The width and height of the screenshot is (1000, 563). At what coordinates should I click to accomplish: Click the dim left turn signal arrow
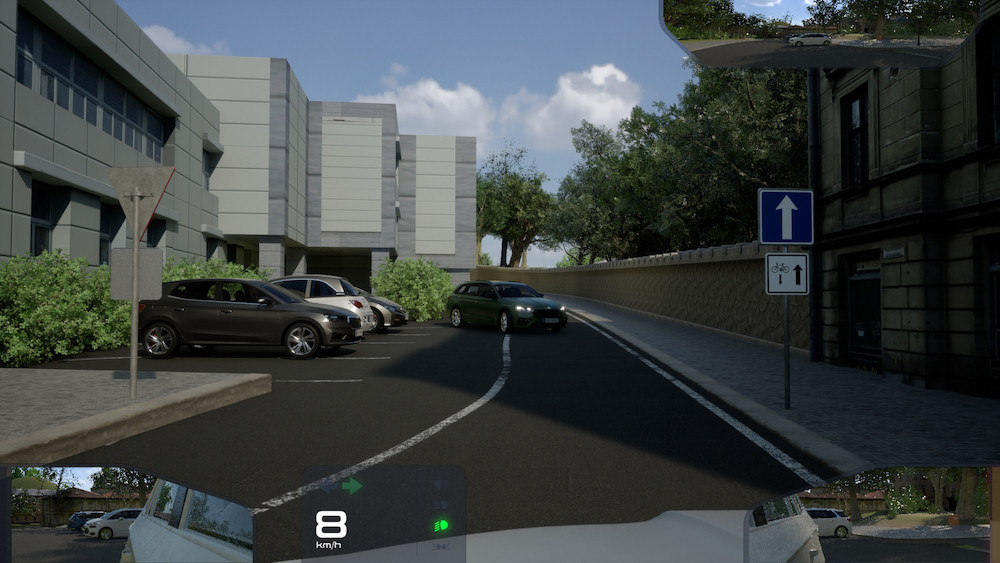(328, 486)
